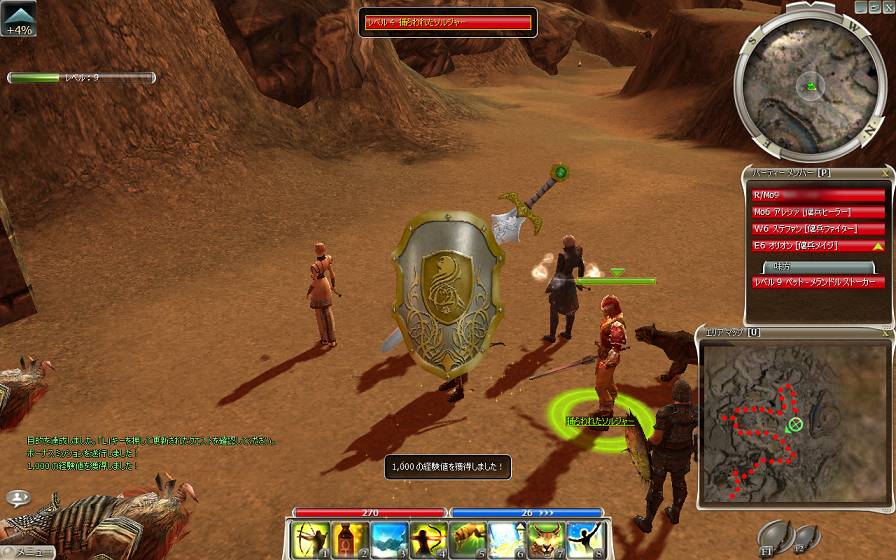Screen dimensions: 896x560
Task: Activate the mountain sky skill in slot 3
Action: pyautogui.click(x=384, y=540)
